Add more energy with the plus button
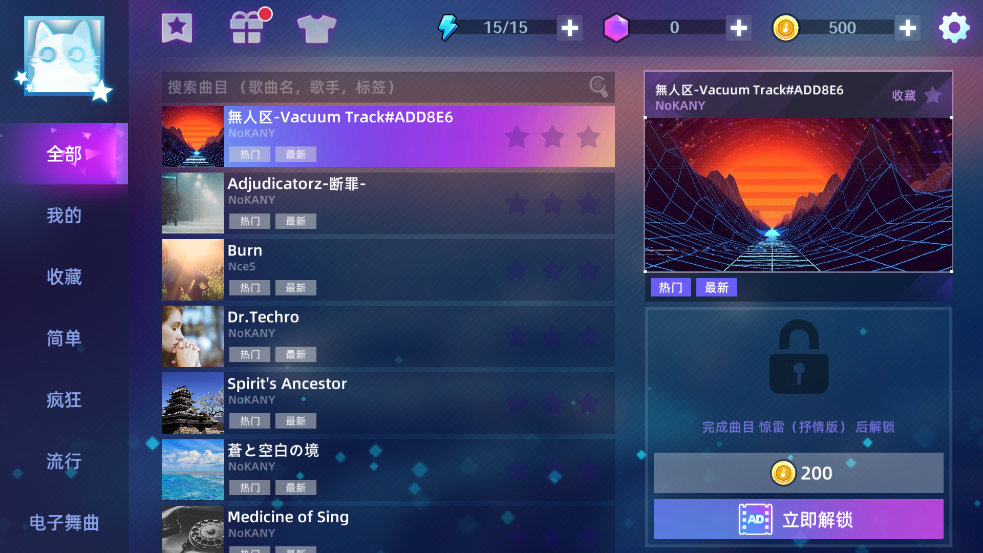 [x=570, y=28]
